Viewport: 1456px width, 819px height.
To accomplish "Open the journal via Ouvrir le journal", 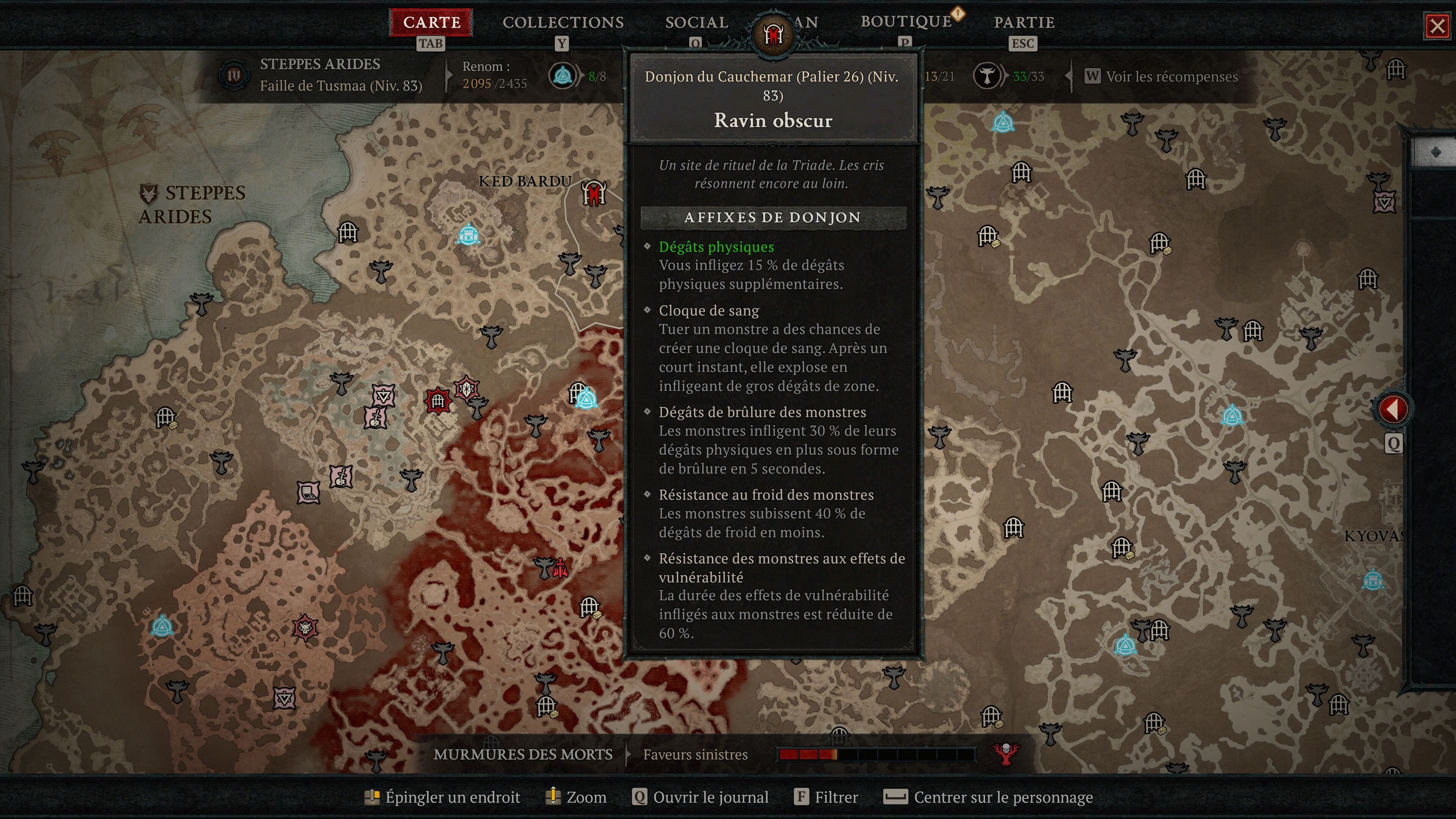I will pyautogui.click(x=710, y=797).
